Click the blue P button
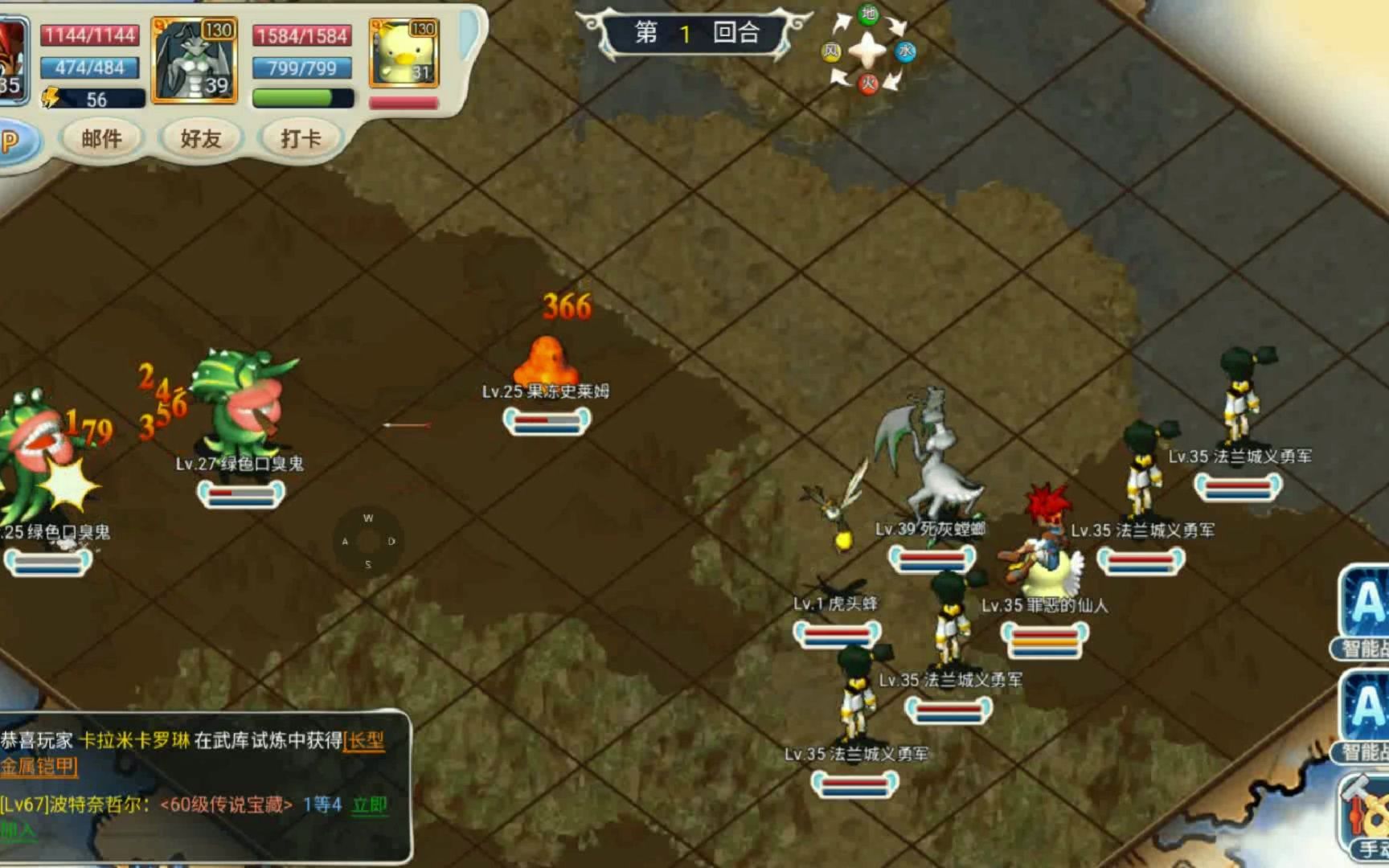The image size is (1389, 868). (x=11, y=142)
